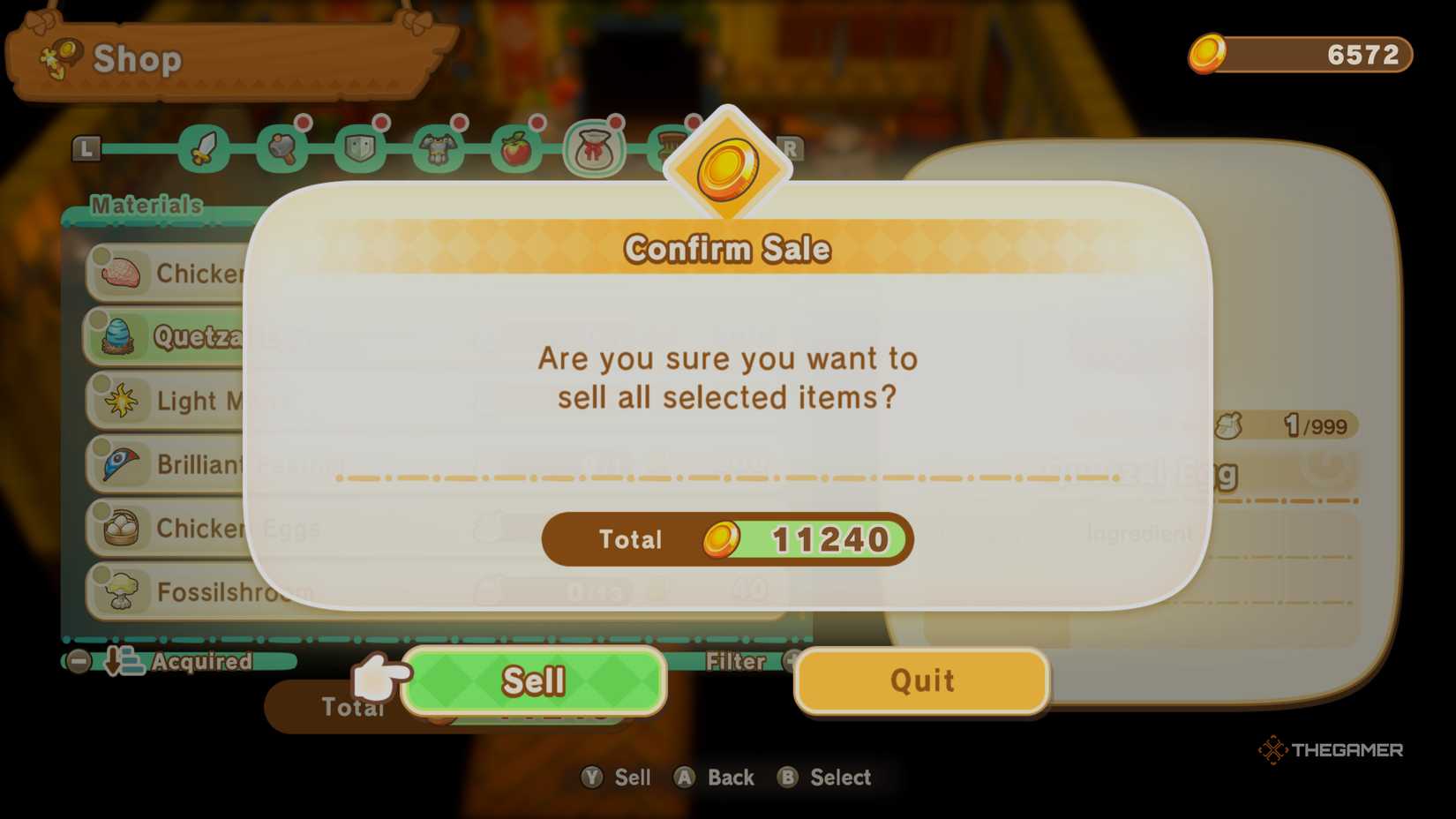1456x819 pixels.
Task: Open the armor category icon
Action: [x=437, y=148]
